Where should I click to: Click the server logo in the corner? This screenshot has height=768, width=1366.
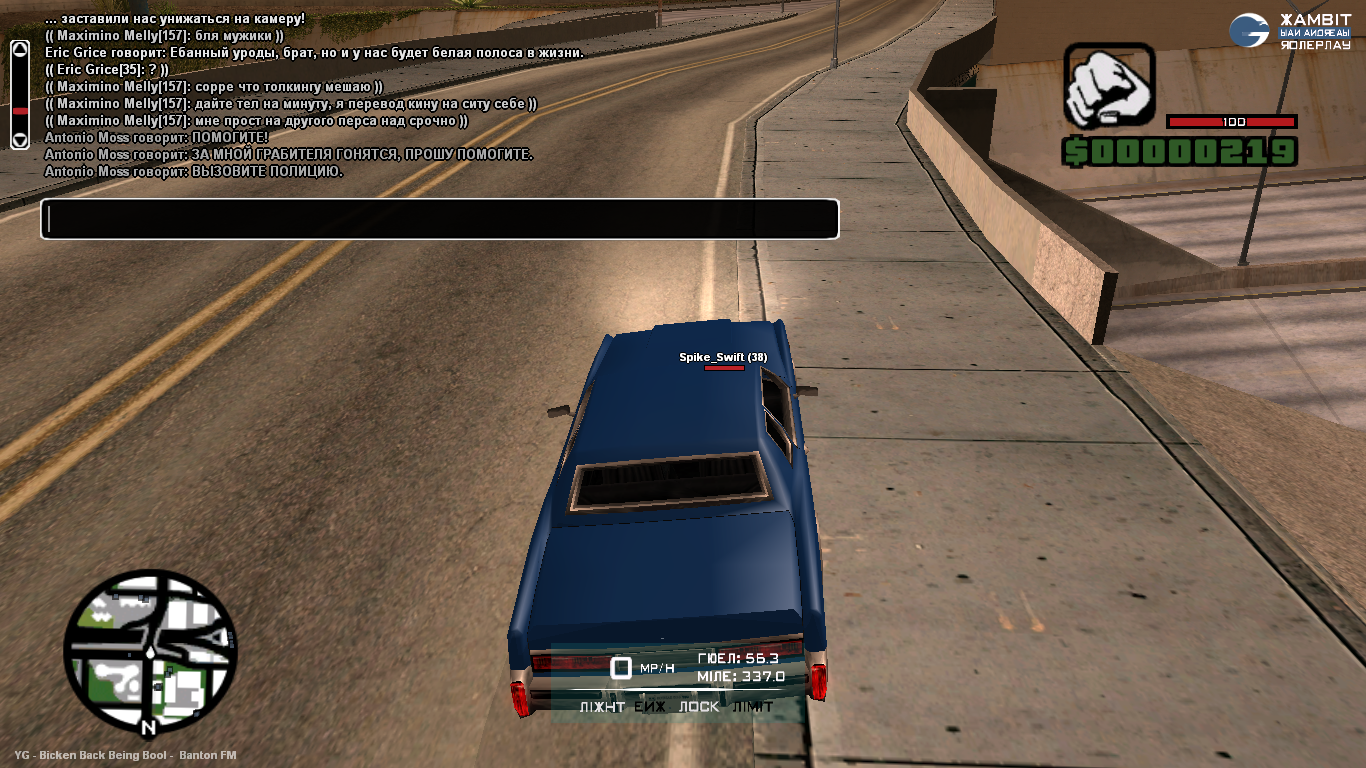[1249, 30]
